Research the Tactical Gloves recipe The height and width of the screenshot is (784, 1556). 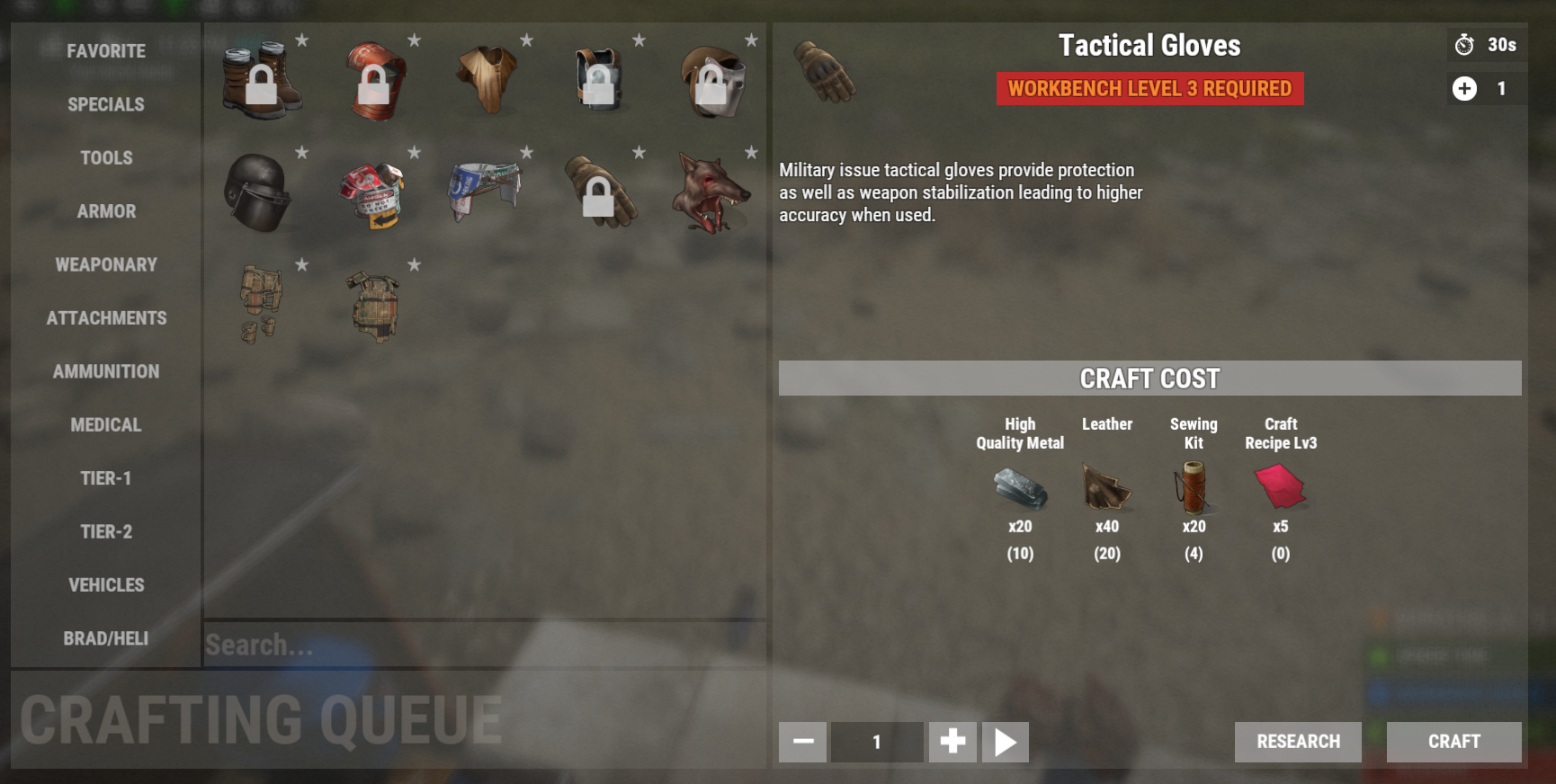click(1297, 742)
